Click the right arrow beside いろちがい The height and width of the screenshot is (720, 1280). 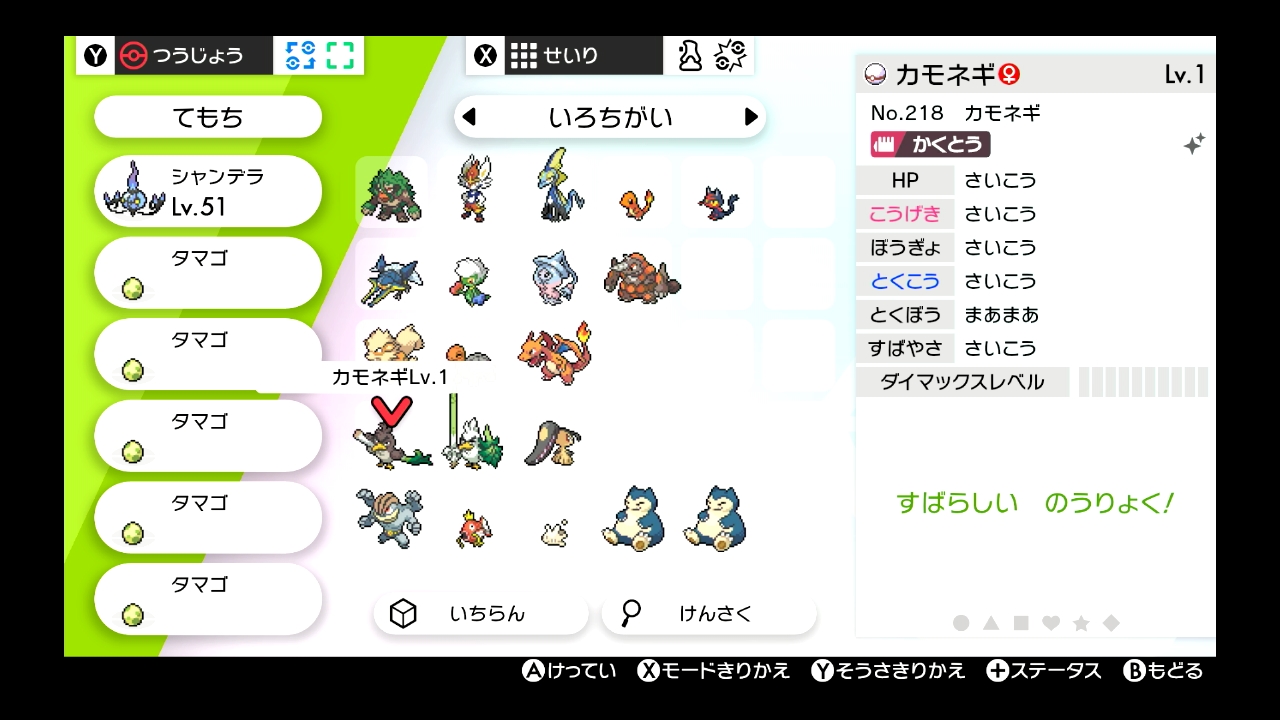coord(752,117)
